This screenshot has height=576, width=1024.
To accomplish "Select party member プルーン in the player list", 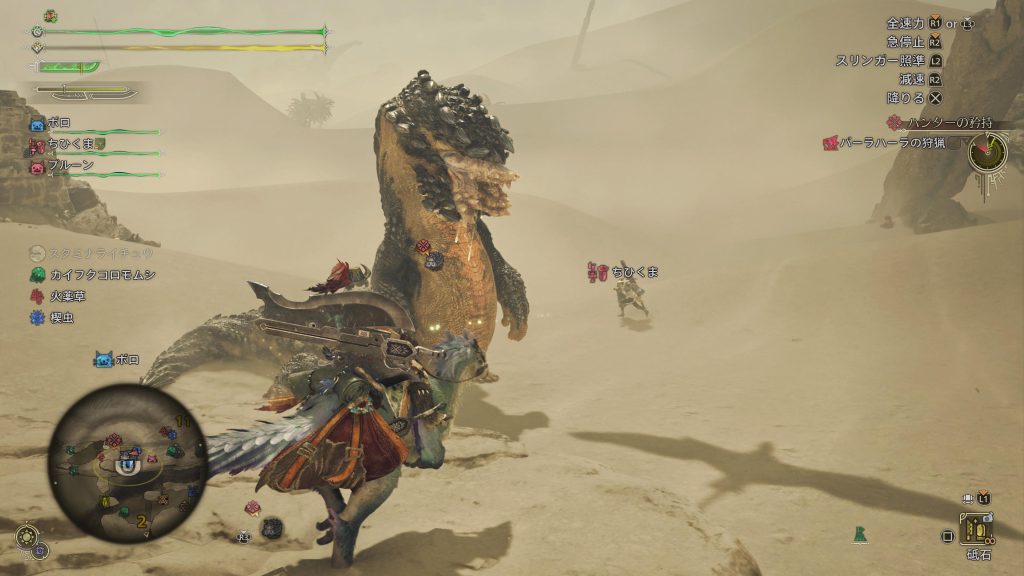I will (x=68, y=165).
